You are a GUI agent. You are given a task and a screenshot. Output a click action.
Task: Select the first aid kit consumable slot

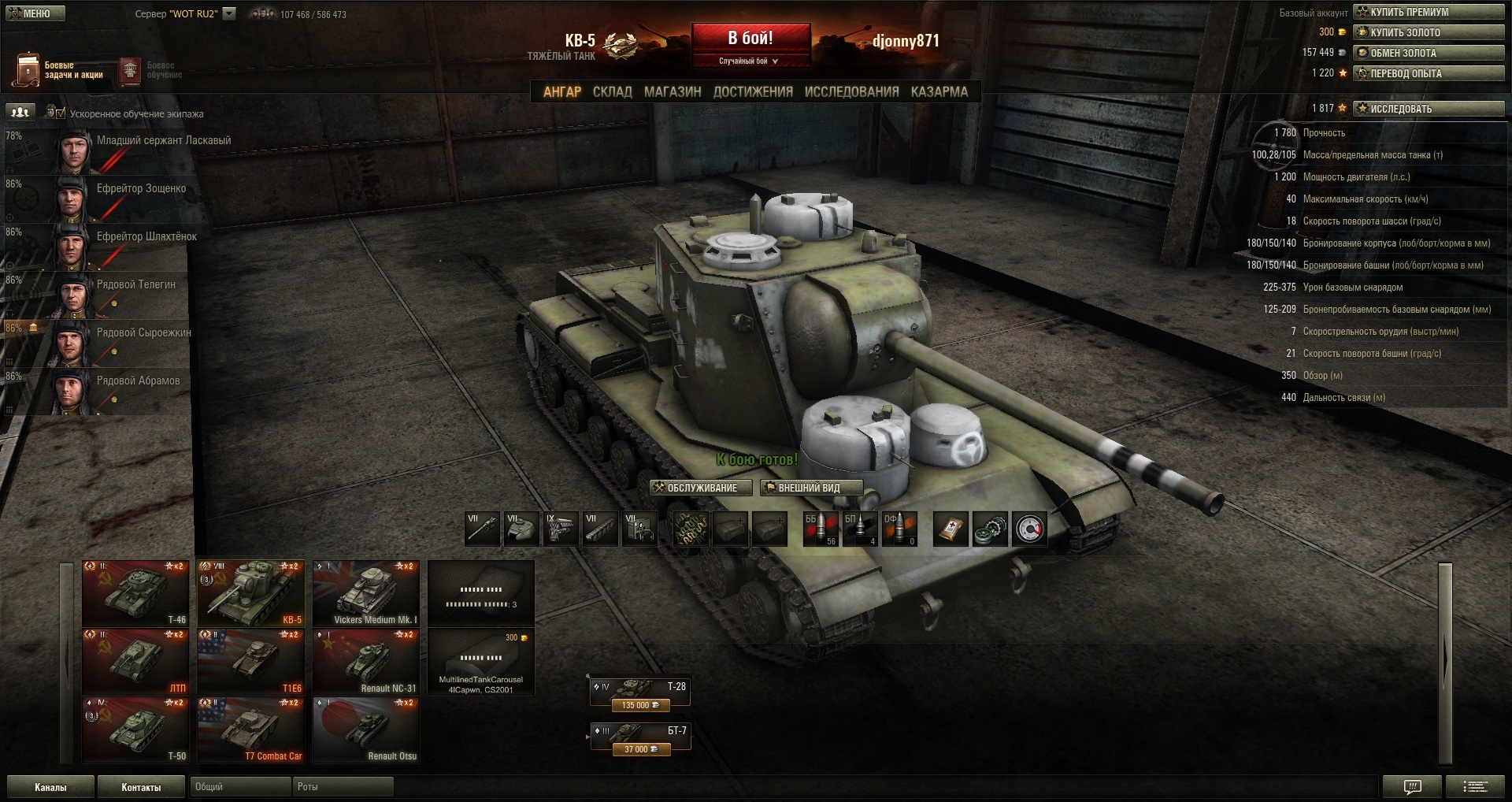[951, 529]
